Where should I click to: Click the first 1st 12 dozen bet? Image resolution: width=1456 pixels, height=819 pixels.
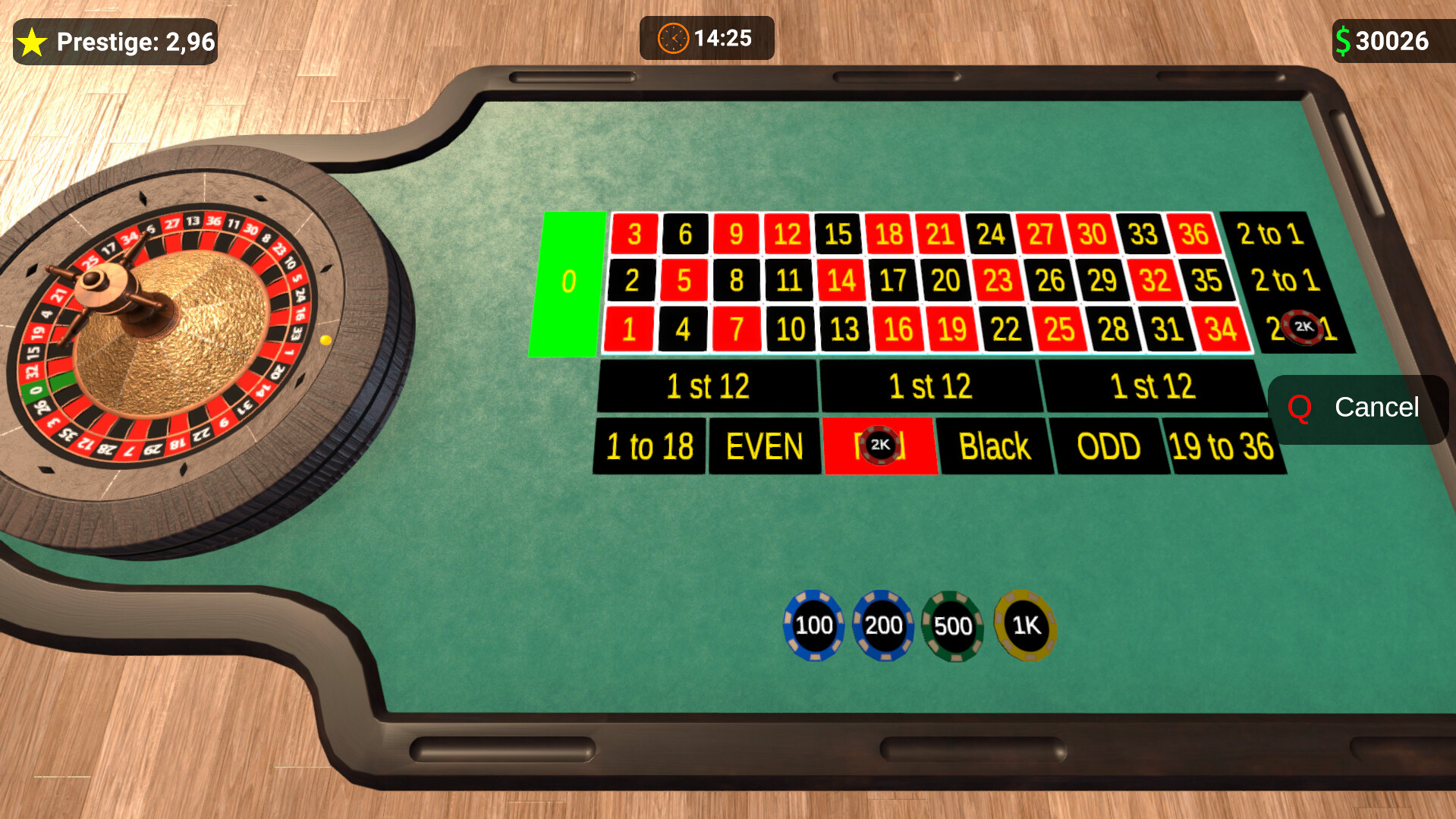[x=706, y=386]
